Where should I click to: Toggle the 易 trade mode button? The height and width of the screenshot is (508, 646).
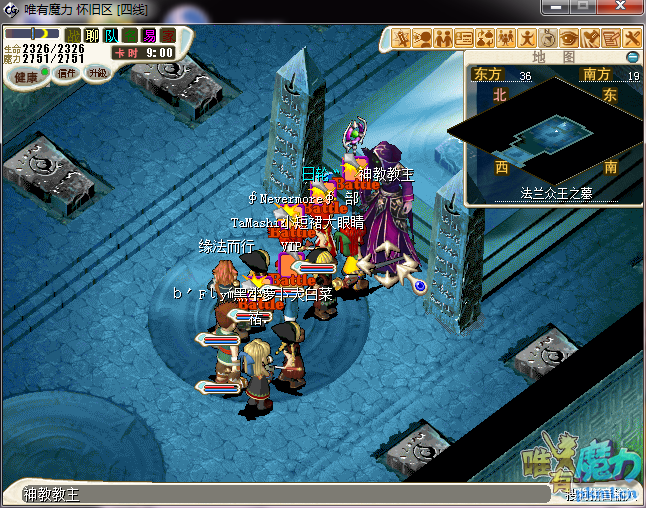(149, 36)
